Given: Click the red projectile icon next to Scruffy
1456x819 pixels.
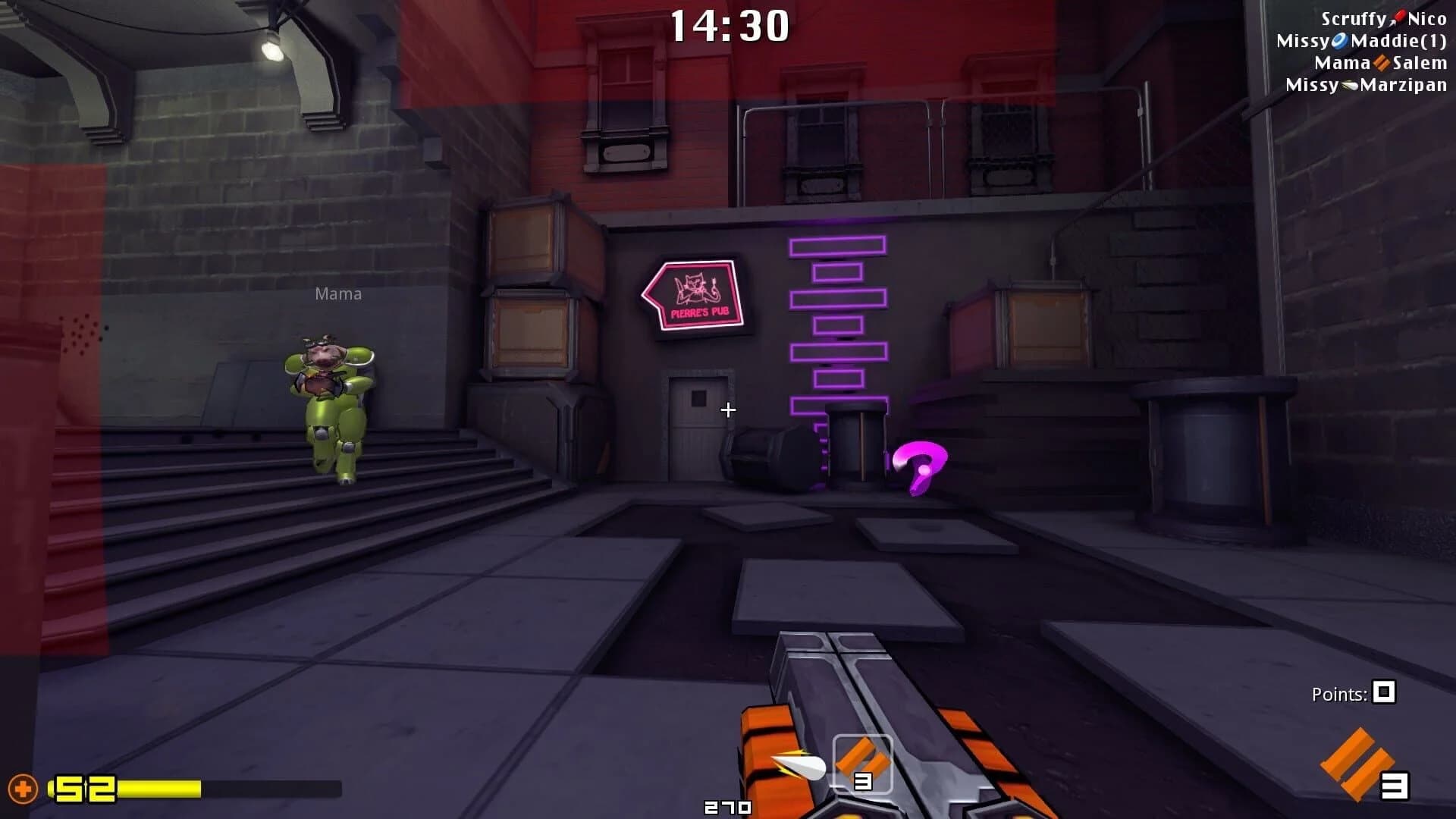Looking at the screenshot, I should pos(1399,16).
